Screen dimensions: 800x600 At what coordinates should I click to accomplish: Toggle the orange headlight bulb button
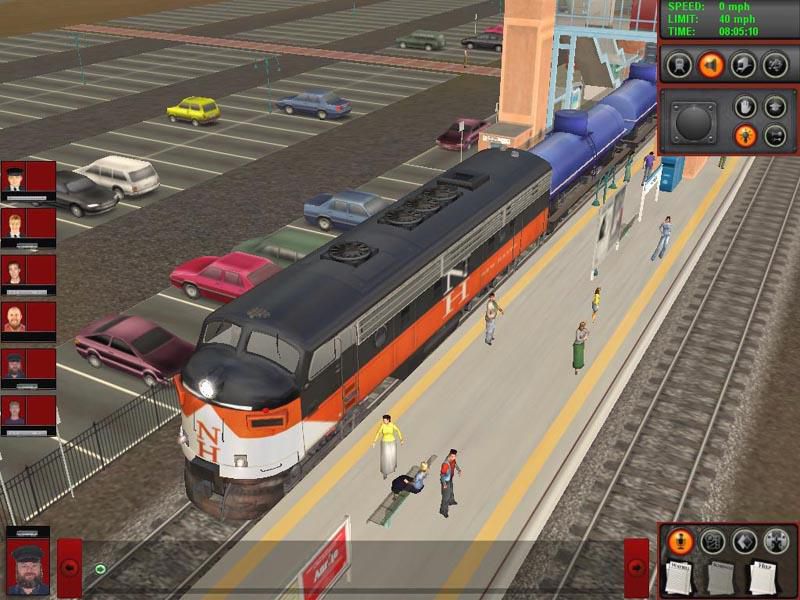(744, 136)
